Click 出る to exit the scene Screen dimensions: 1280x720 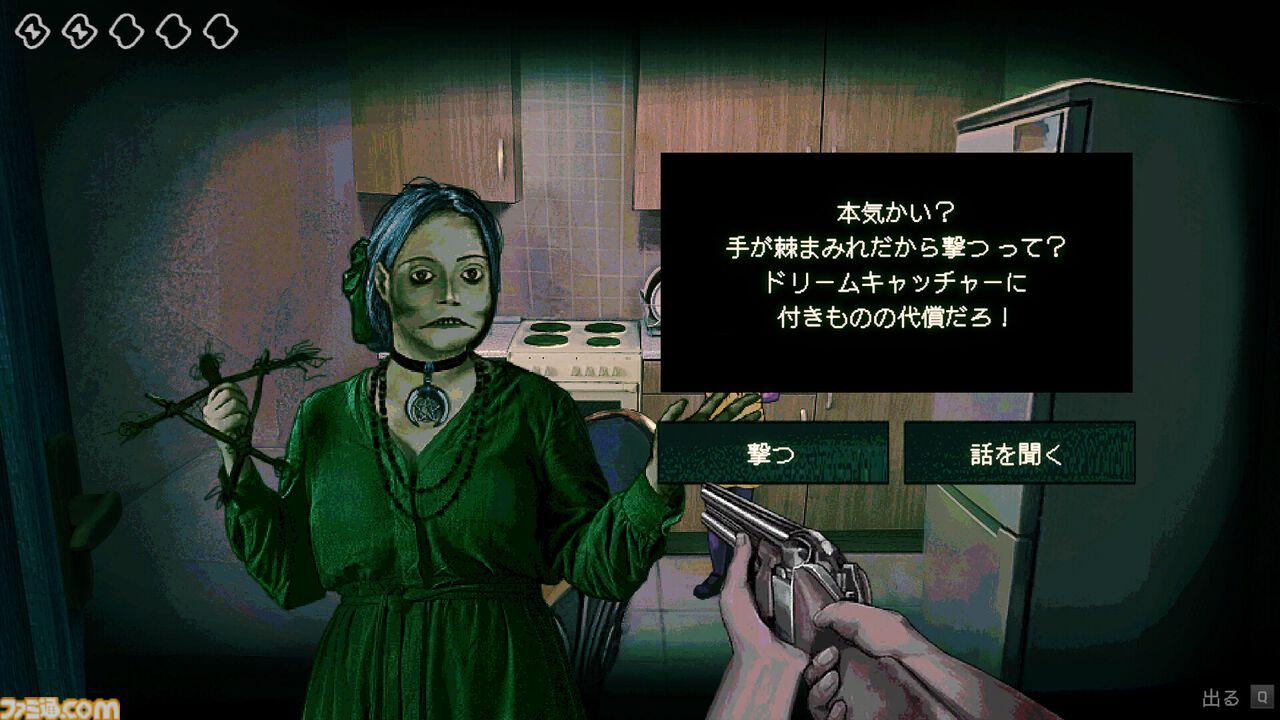[1218, 696]
